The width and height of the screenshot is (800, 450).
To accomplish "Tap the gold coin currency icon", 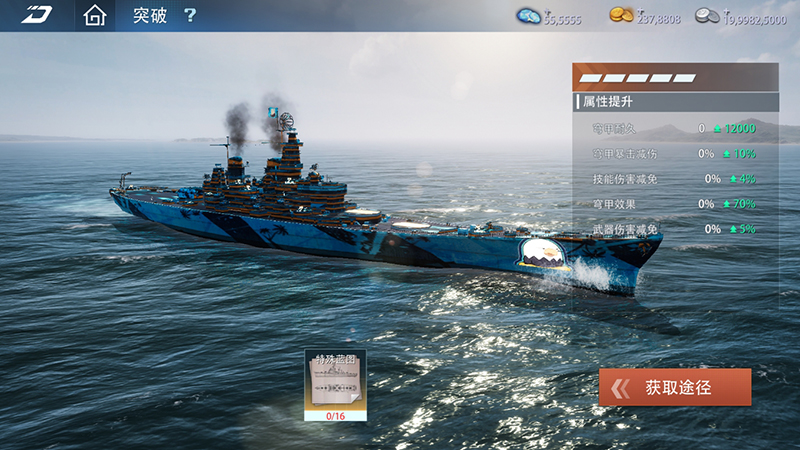I will 621,16.
